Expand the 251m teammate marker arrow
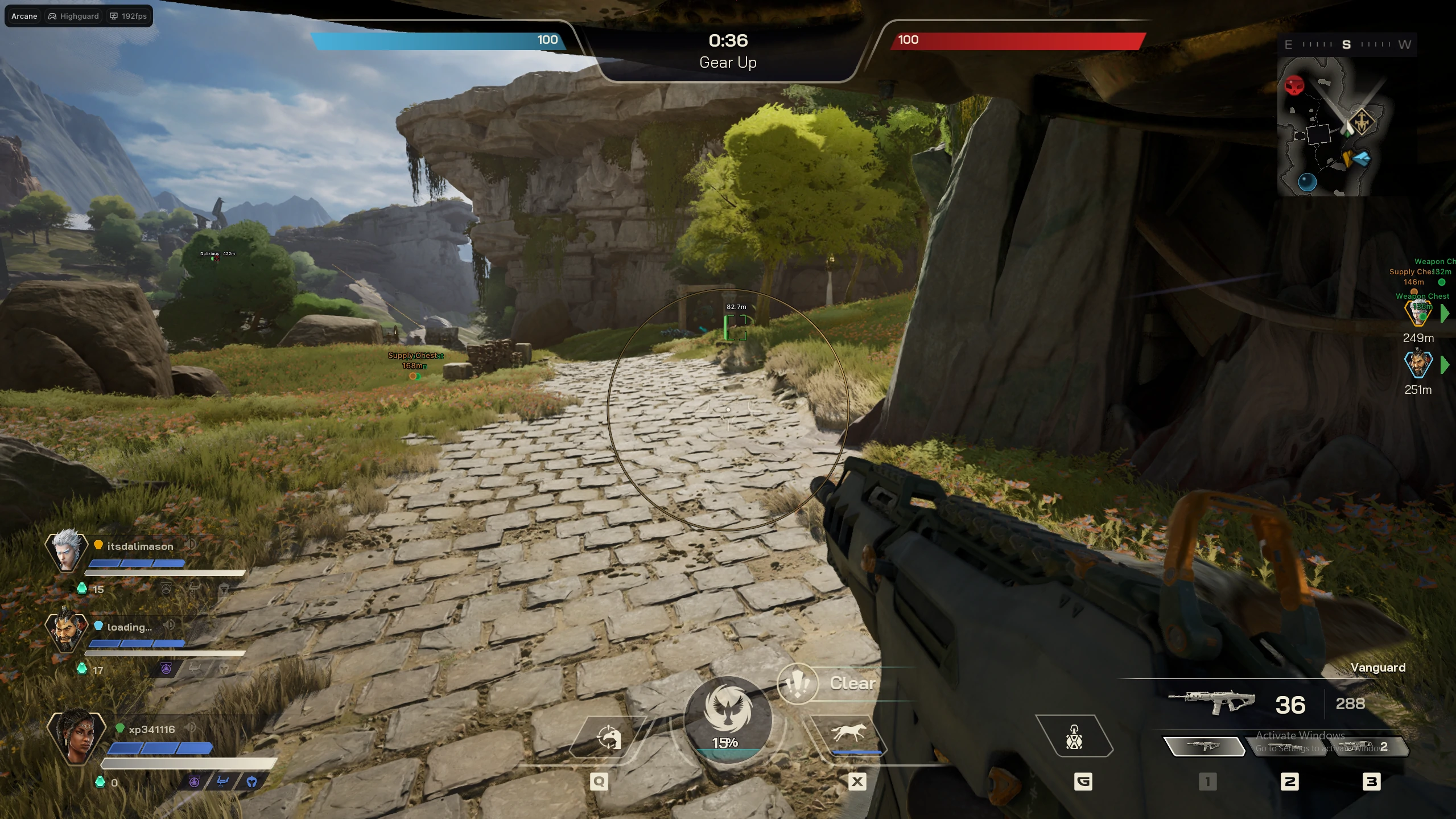Image resolution: width=1456 pixels, height=819 pixels. pos(1446,366)
